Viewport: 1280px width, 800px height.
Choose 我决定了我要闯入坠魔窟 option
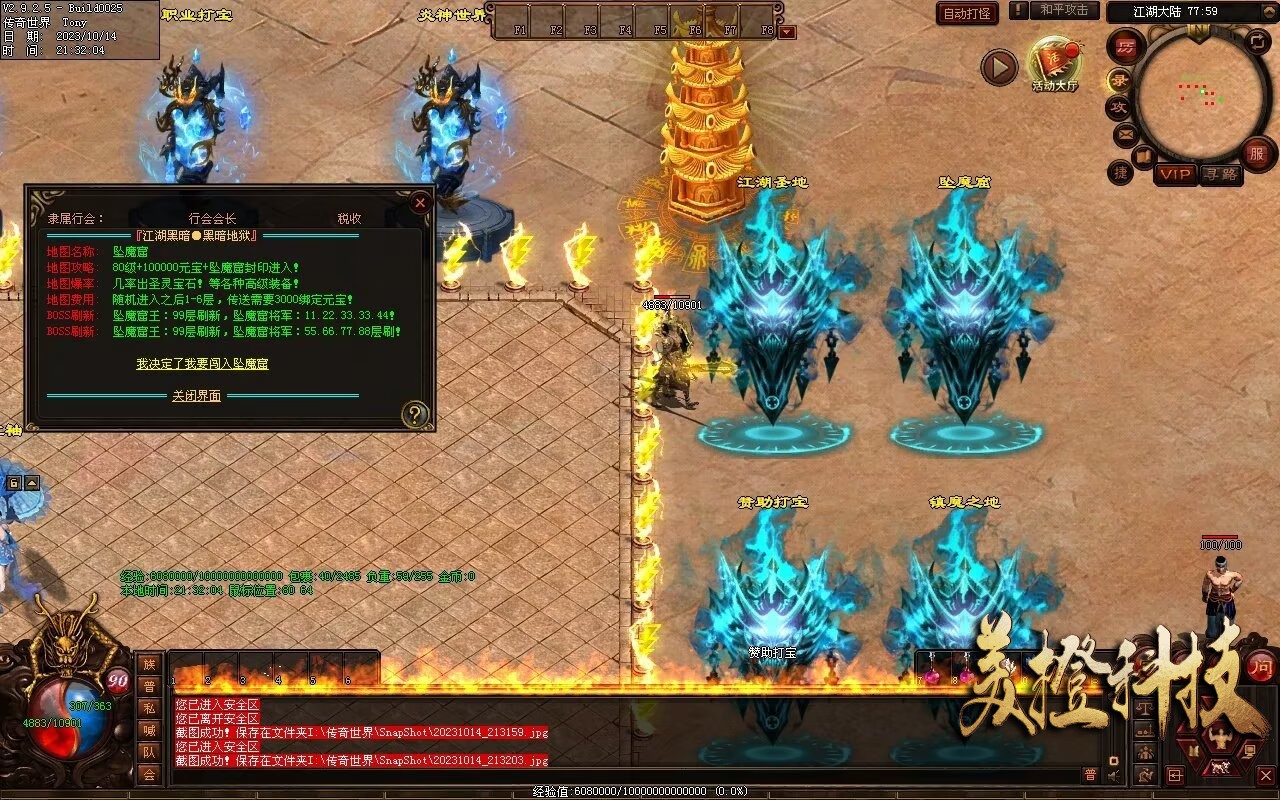point(202,364)
